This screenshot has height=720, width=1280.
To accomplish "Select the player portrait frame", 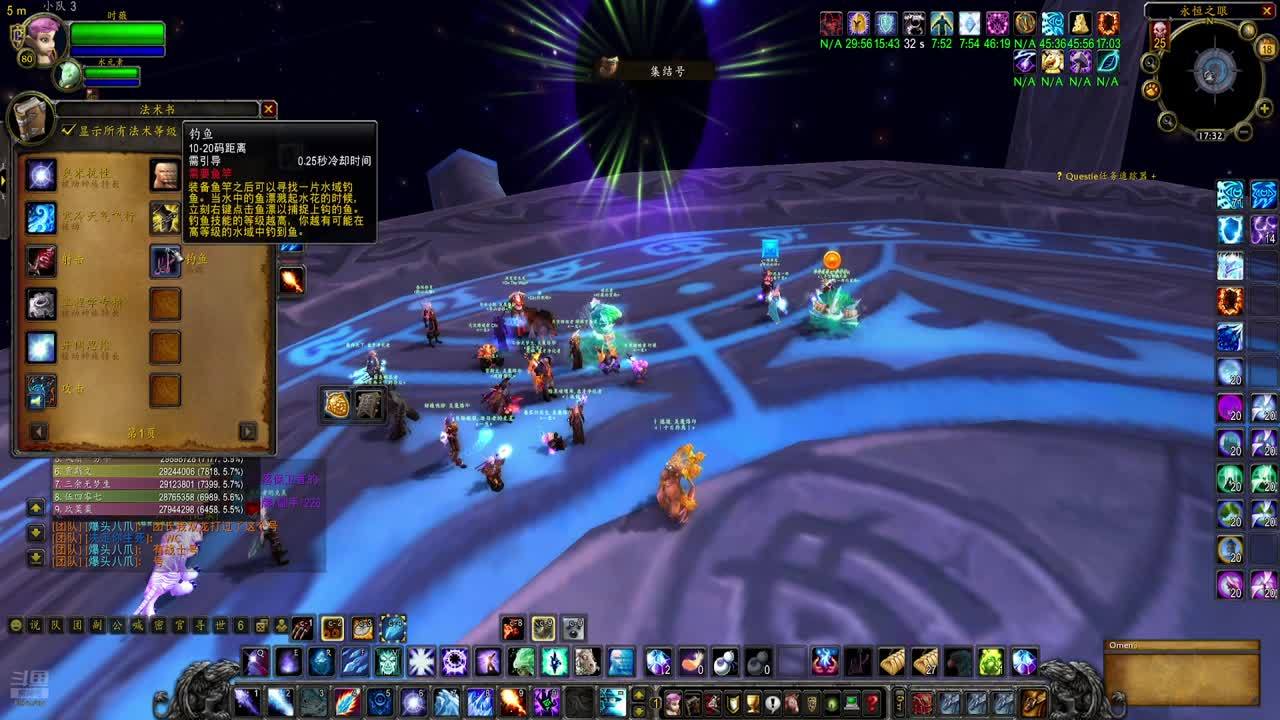I will coord(42,40).
